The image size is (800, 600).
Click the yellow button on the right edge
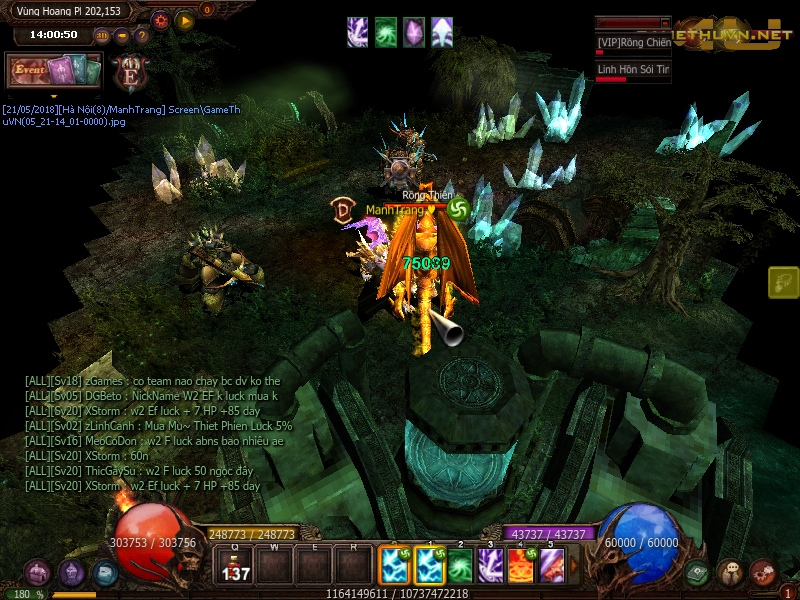click(783, 283)
